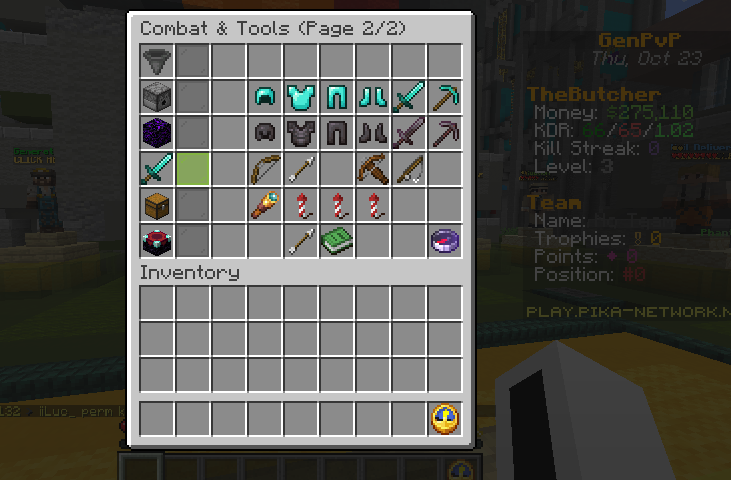Pick the crossbow
The height and width of the screenshot is (480, 731).
tap(373, 169)
